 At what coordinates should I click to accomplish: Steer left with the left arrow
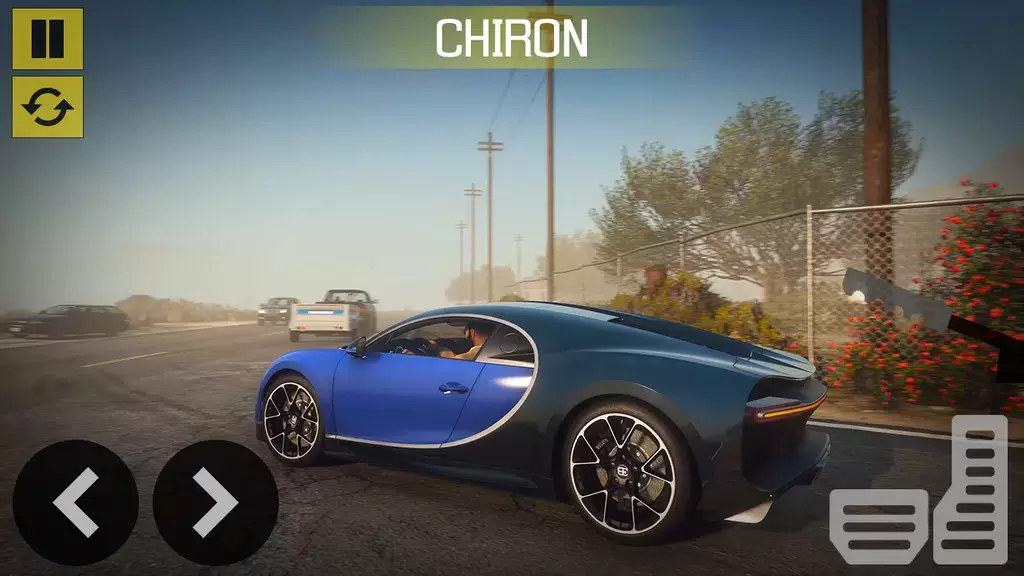click(75, 502)
